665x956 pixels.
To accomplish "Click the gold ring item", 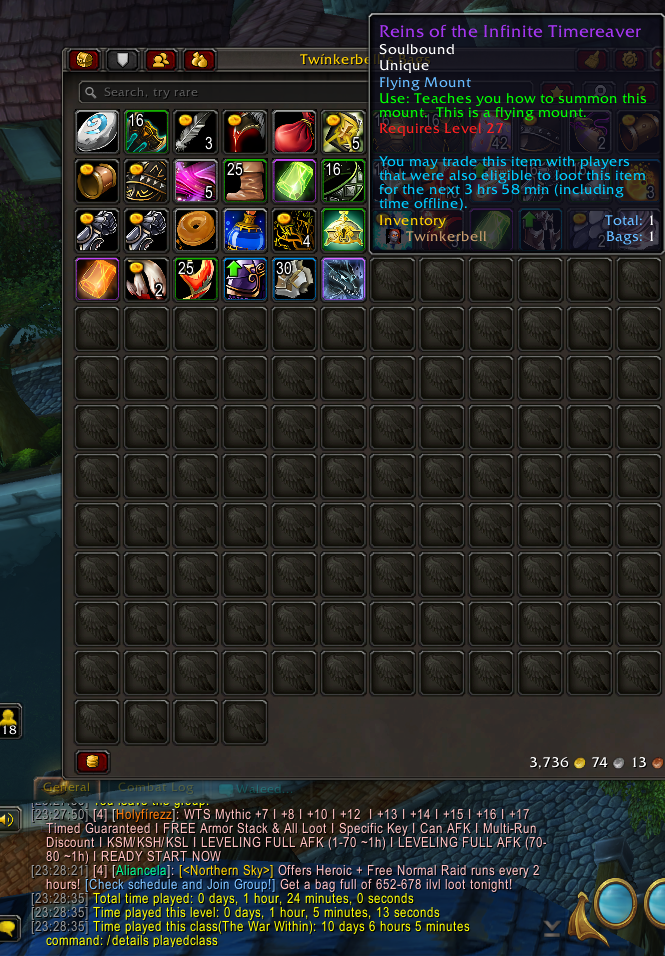I will click(x=97, y=180).
